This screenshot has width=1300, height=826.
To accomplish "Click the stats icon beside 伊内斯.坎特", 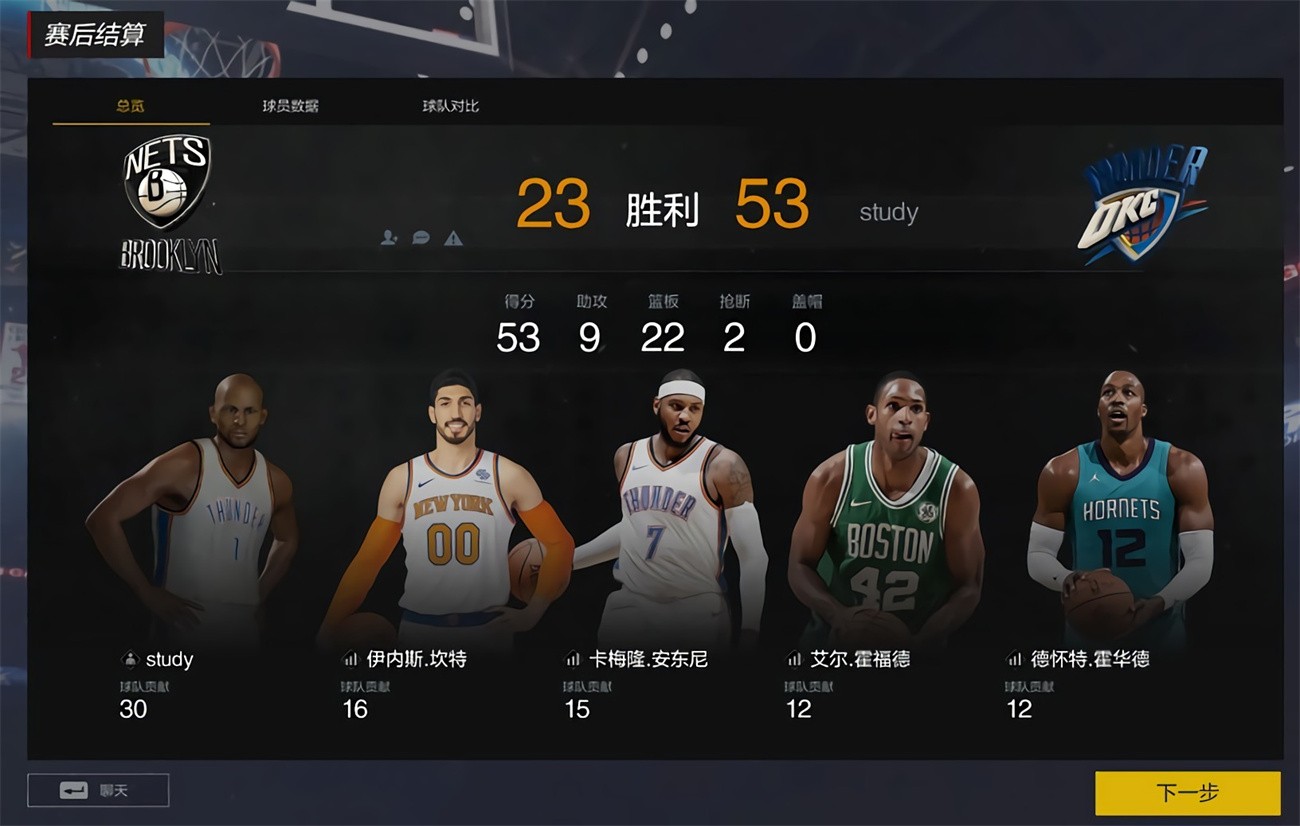I will tap(350, 659).
